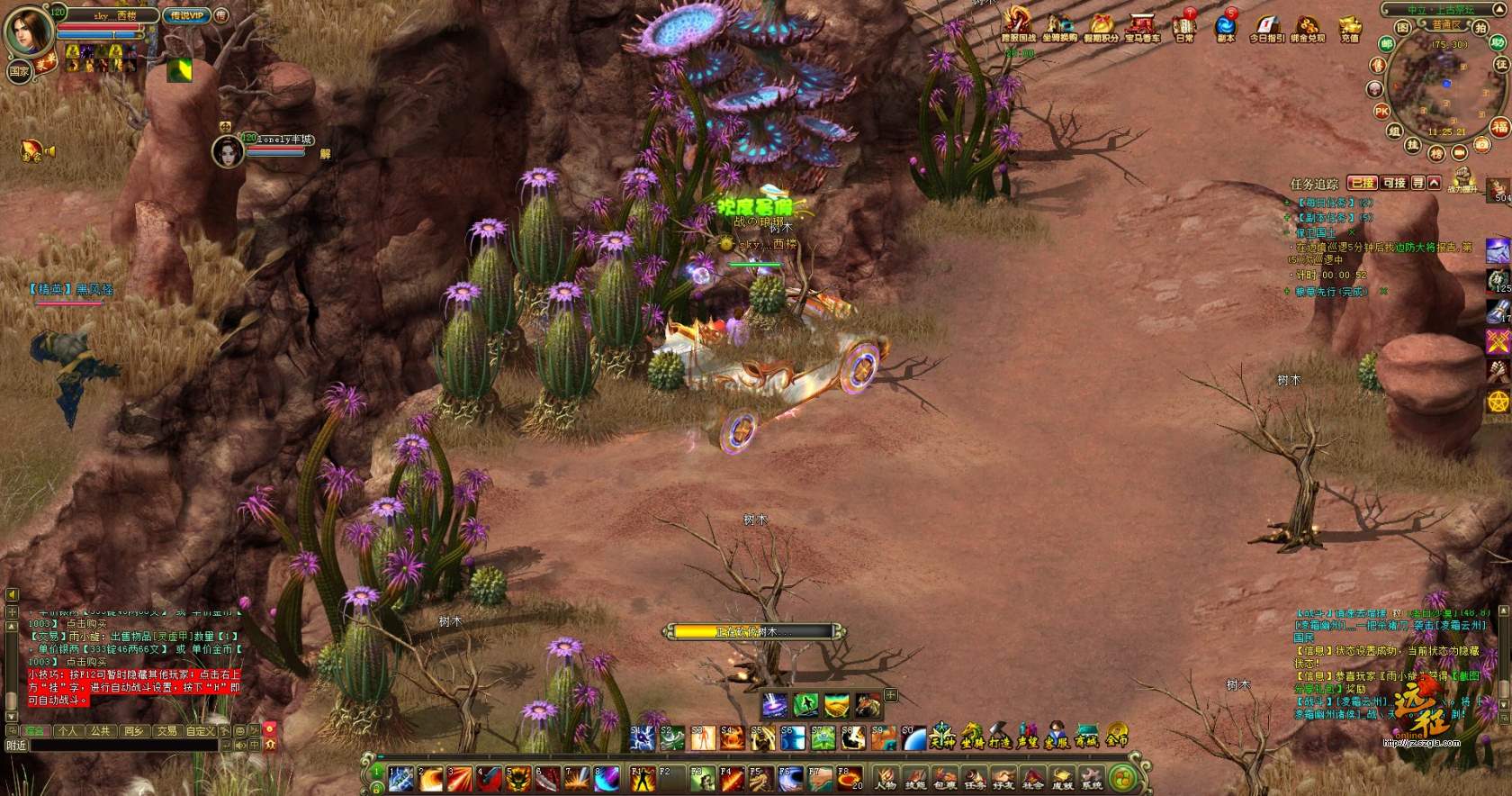Activate the F4 flaming slash skill
This screenshot has width=1512, height=796.
pyautogui.click(x=731, y=779)
